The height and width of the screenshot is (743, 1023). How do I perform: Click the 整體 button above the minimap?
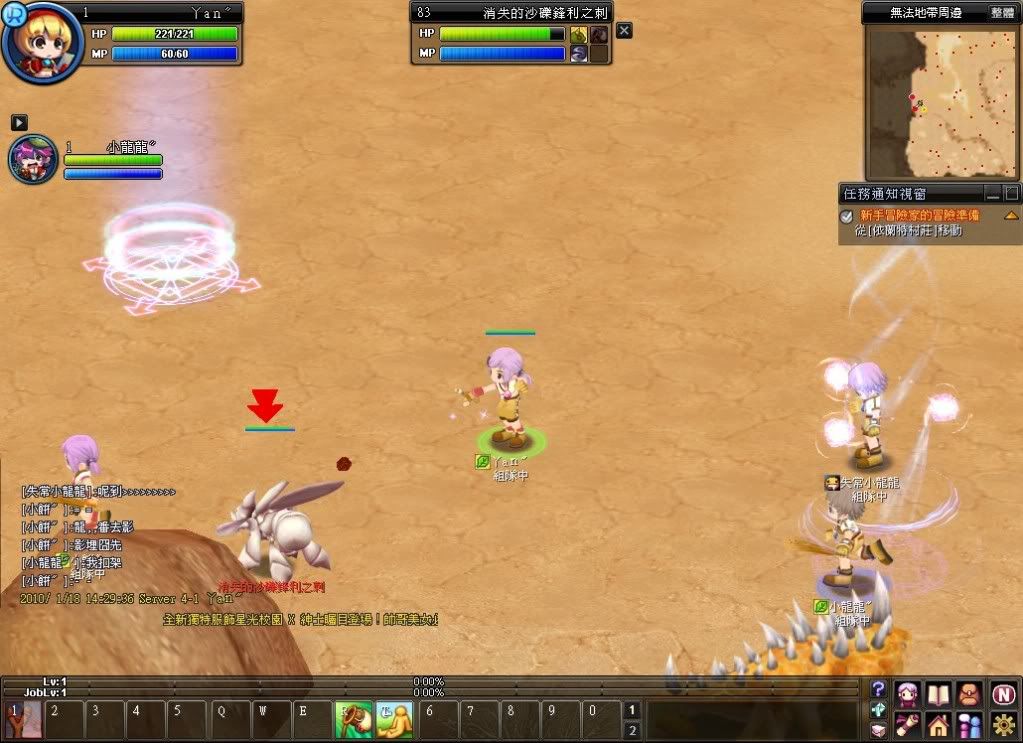pyautogui.click(x=1002, y=13)
